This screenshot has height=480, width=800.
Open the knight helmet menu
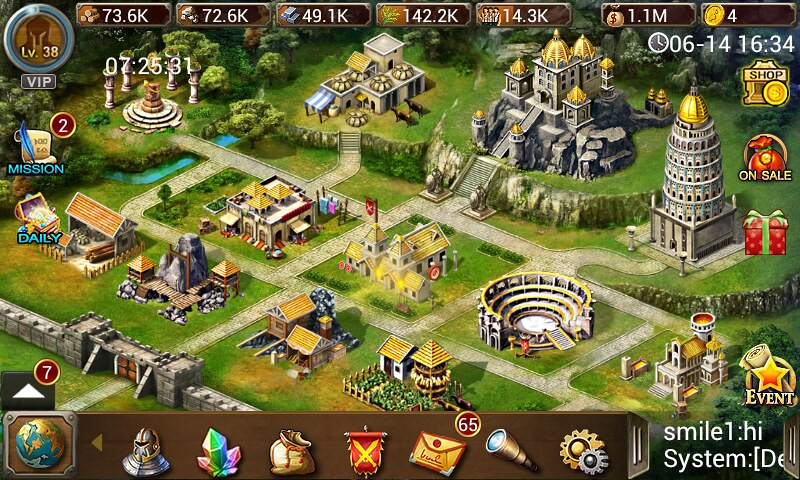click(x=145, y=450)
